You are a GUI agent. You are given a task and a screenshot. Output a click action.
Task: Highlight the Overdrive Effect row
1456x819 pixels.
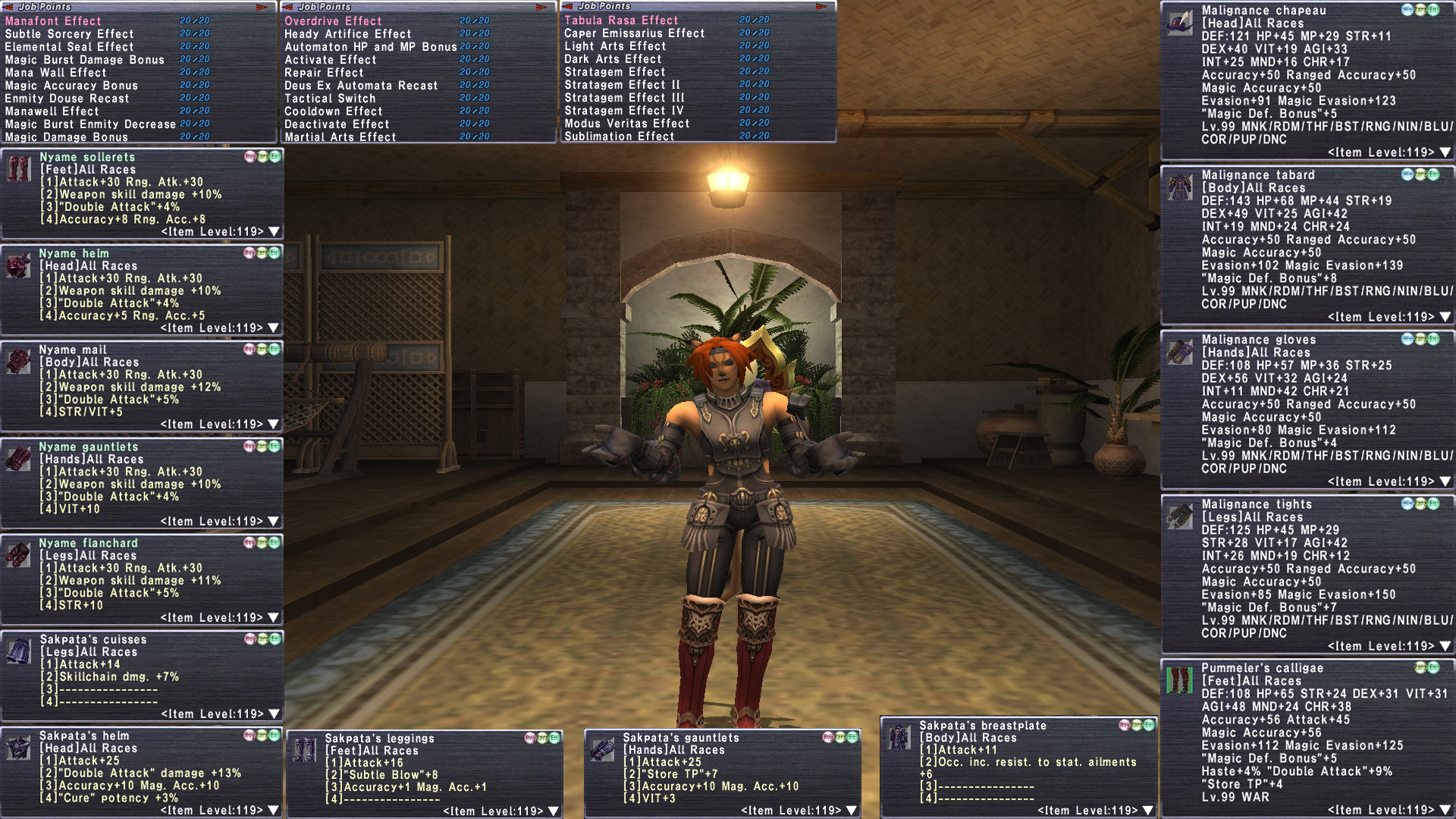click(x=333, y=21)
